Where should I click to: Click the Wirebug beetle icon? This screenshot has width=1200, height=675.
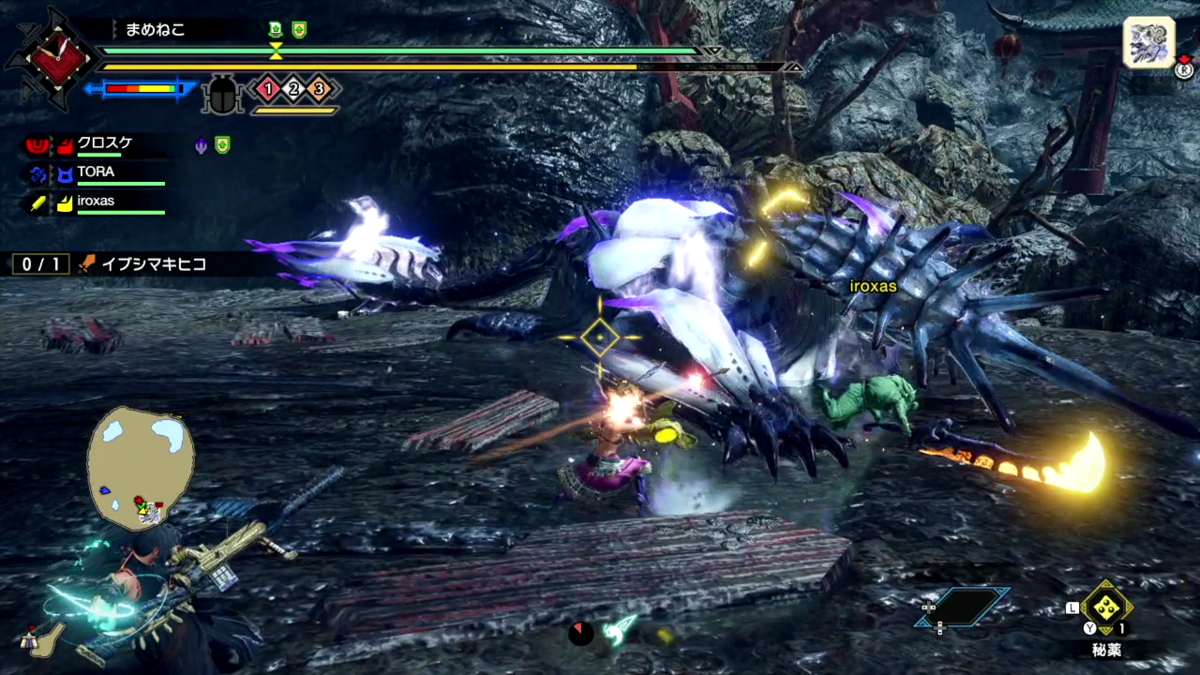point(220,94)
